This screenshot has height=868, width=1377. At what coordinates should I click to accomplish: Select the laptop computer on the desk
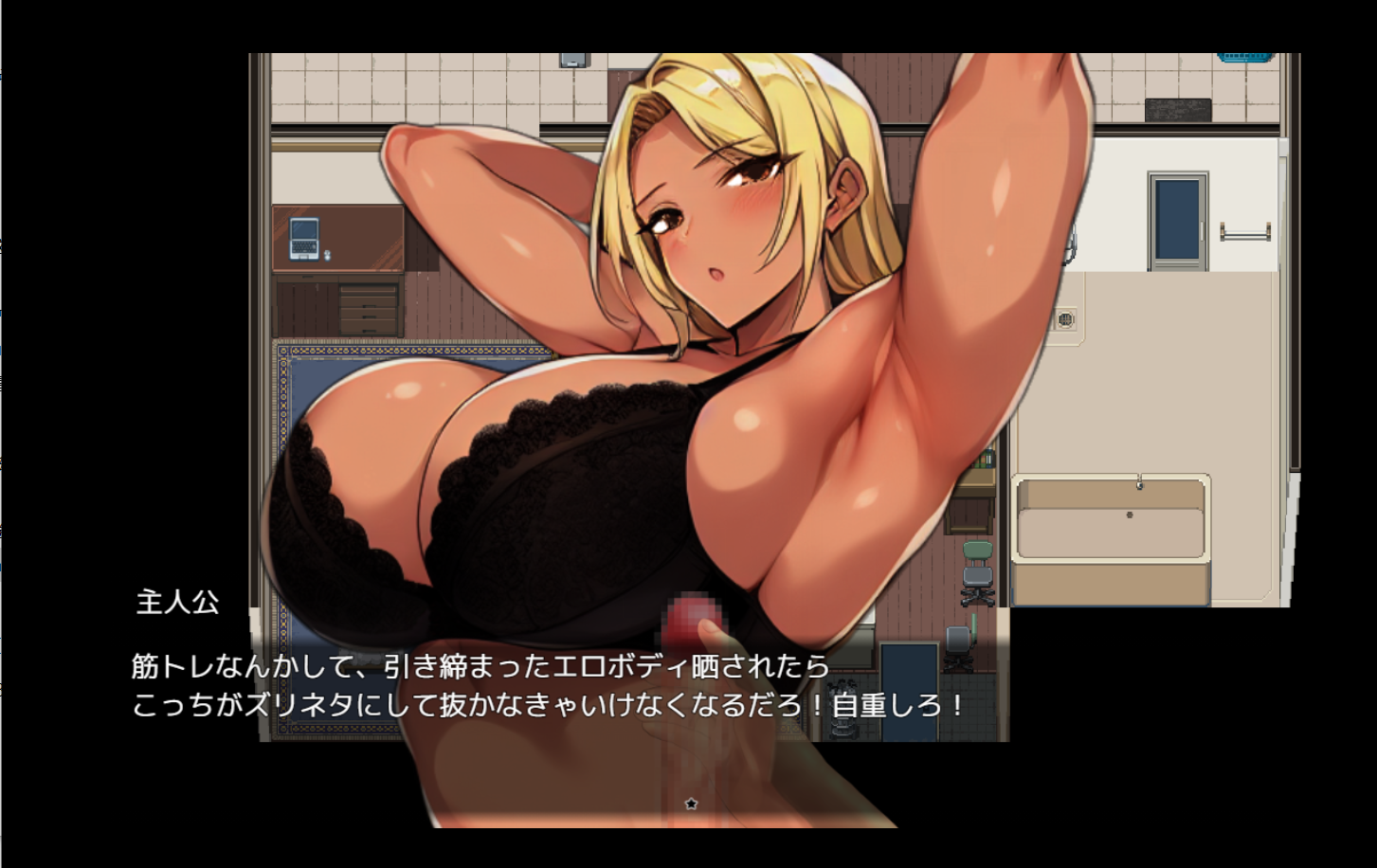(304, 239)
